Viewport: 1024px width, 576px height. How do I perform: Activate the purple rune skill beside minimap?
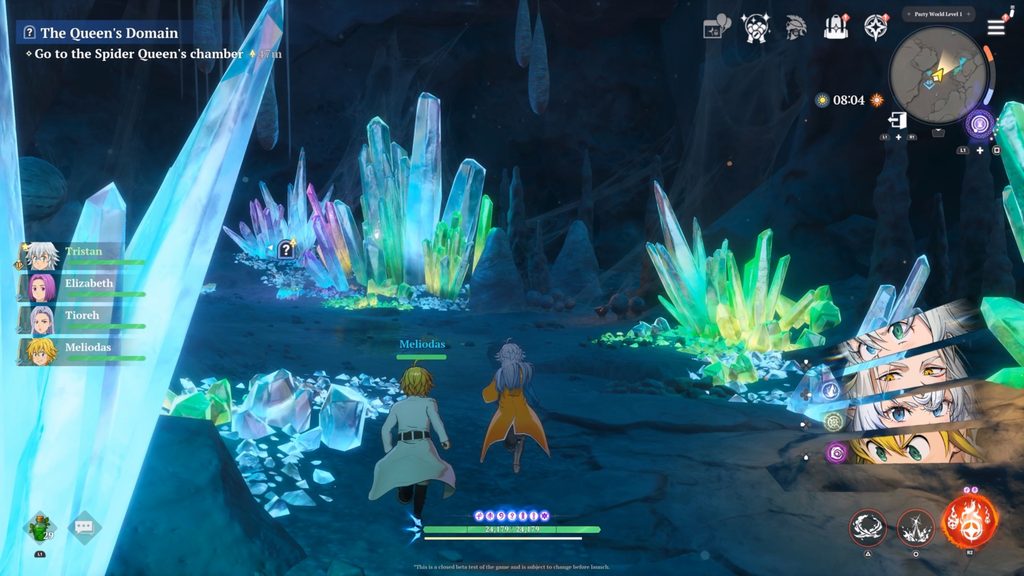coord(979,125)
